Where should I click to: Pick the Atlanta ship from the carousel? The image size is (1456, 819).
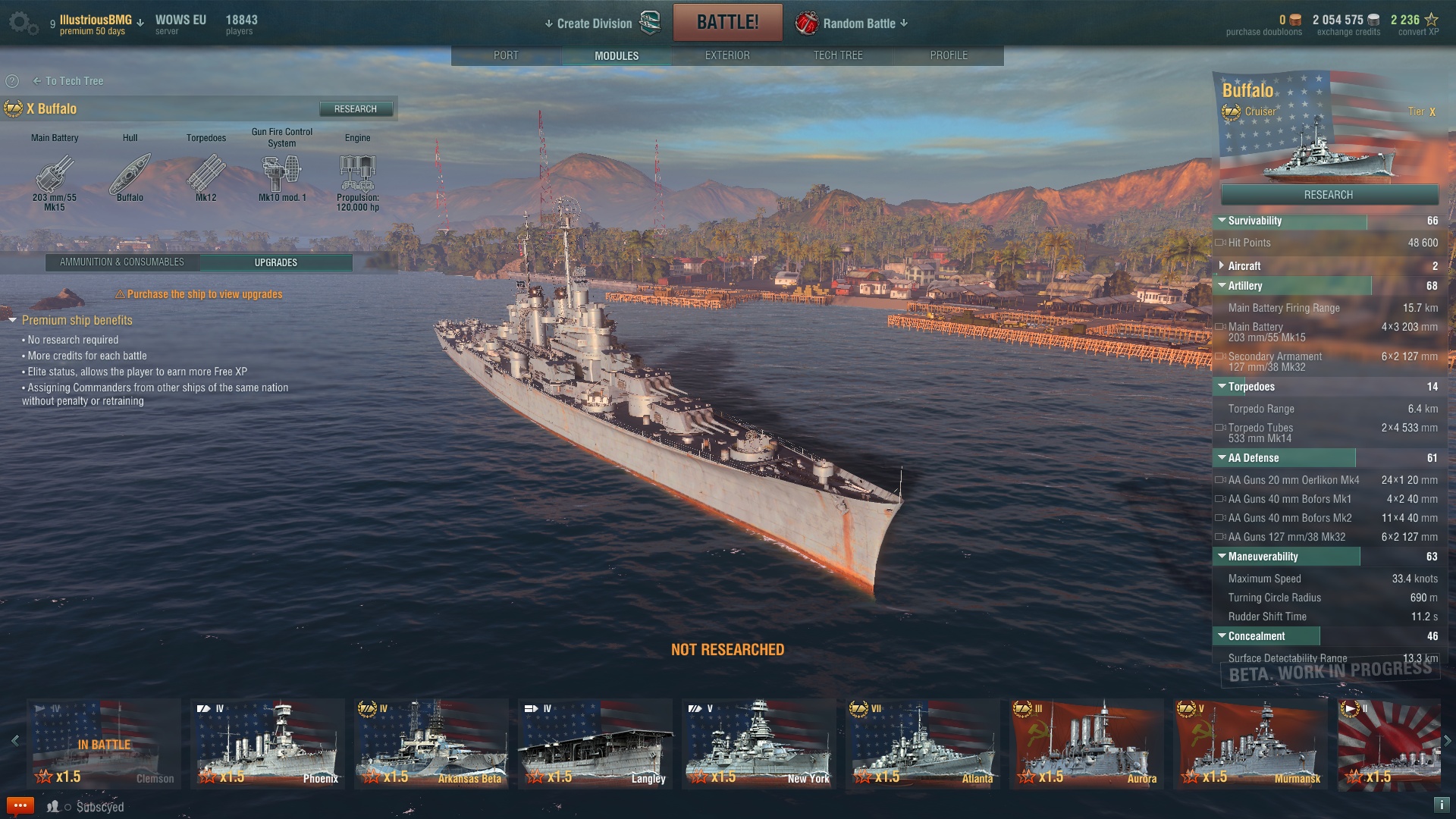click(922, 743)
